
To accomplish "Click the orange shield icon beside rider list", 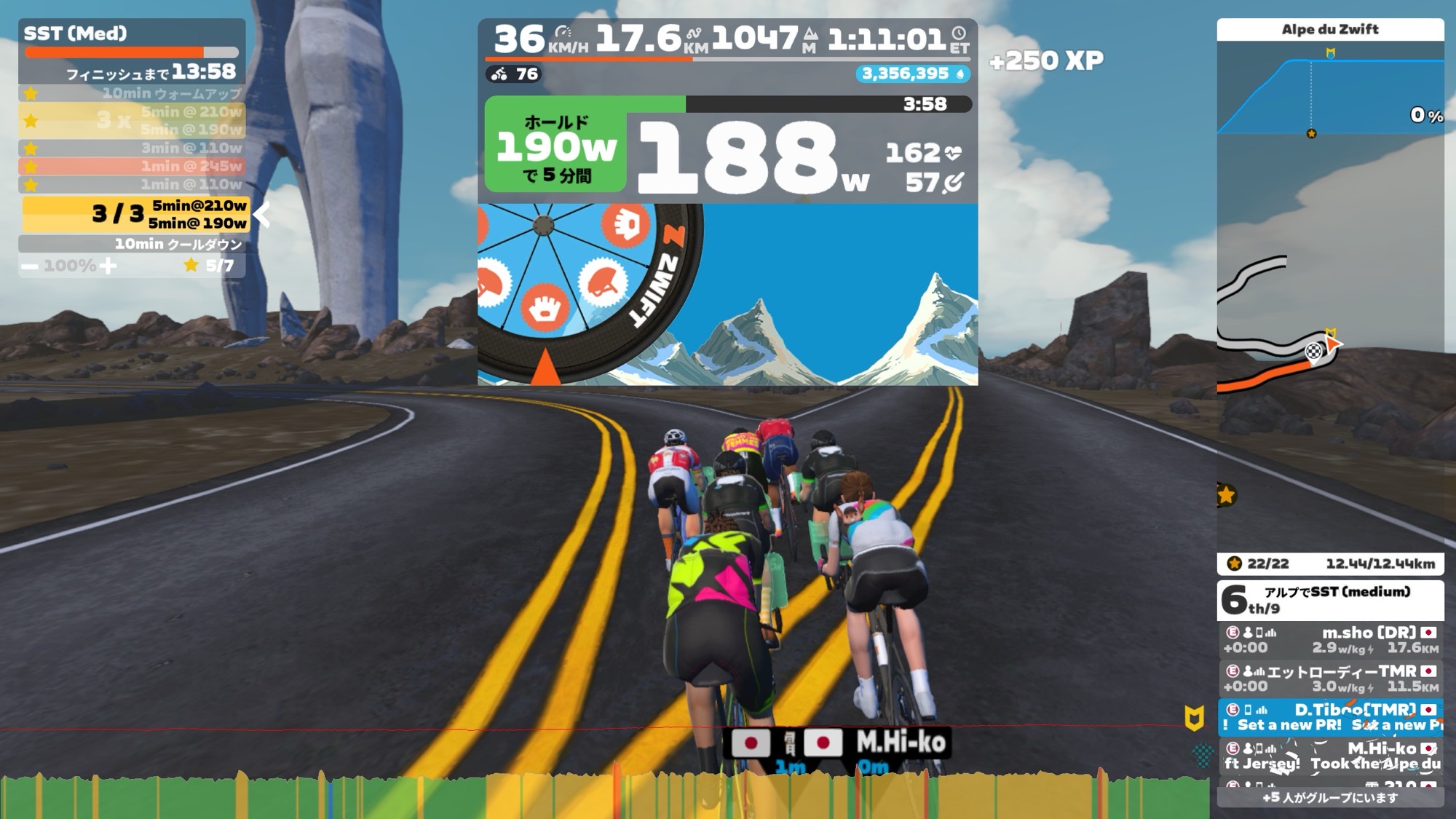I will click(x=1194, y=718).
